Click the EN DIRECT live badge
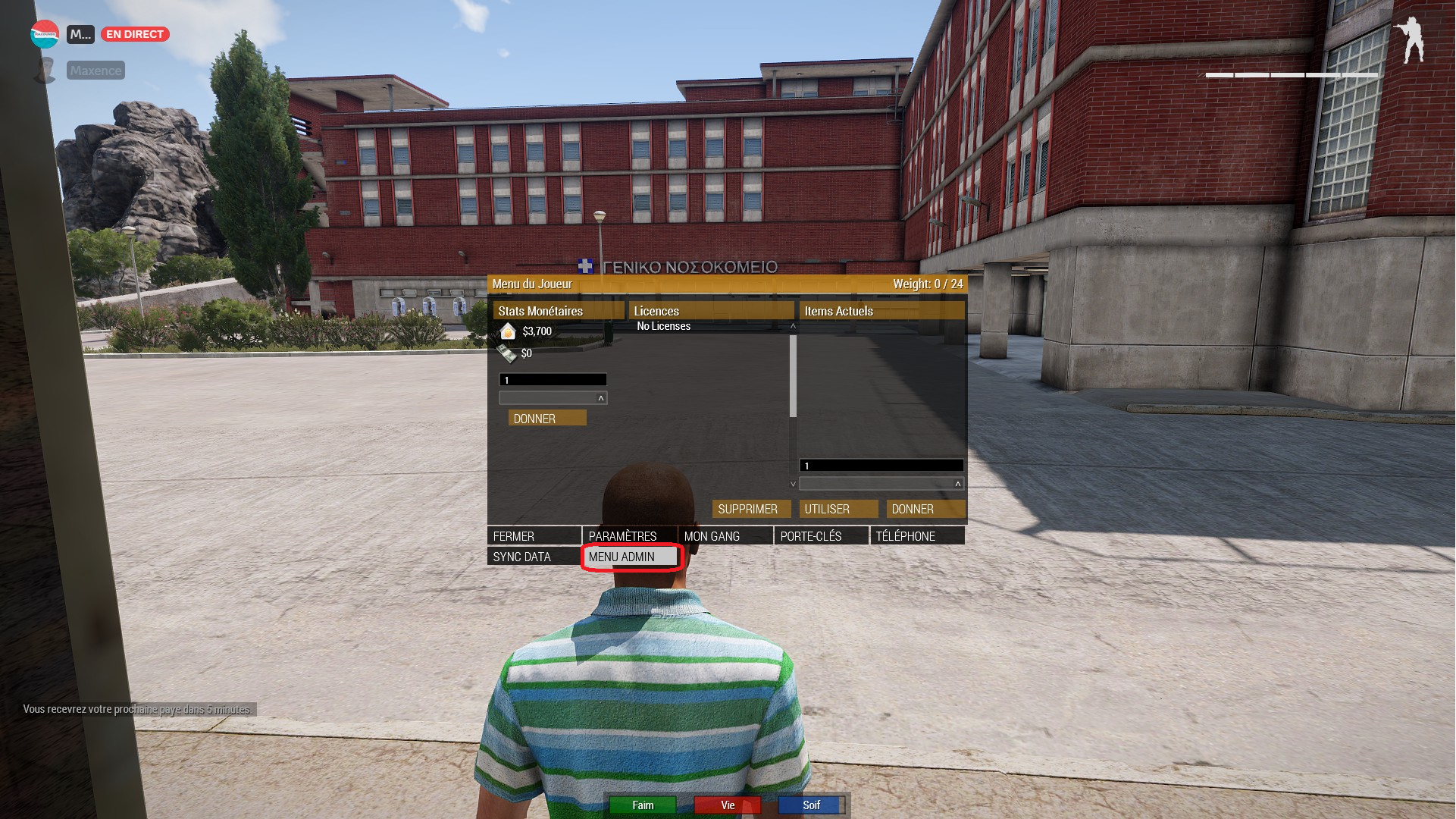1456x819 pixels. (135, 34)
